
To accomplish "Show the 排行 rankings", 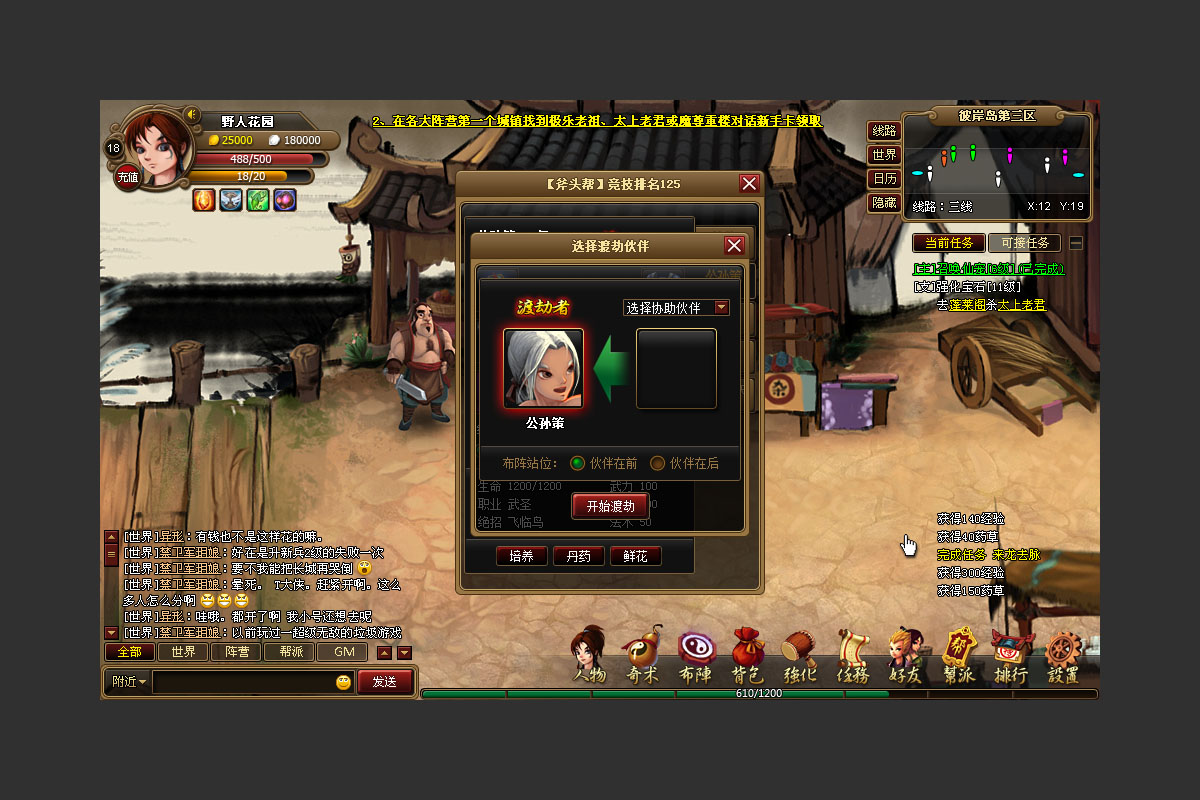I will pyautogui.click(x=1010, y=659).
